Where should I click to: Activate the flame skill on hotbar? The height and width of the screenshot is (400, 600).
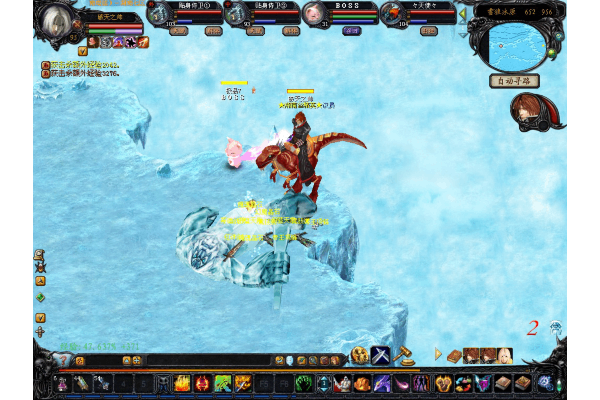[x=183, y=383]
